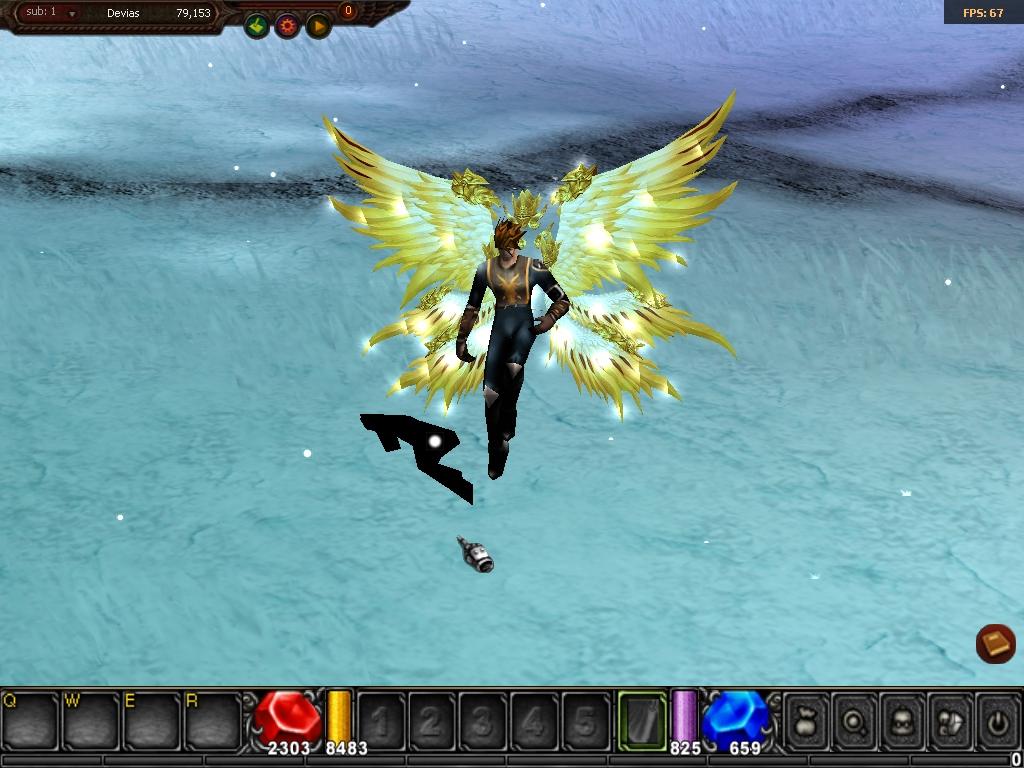1024x768 pixels.
Task: Open the brown book icon
Action: [995, 643]
